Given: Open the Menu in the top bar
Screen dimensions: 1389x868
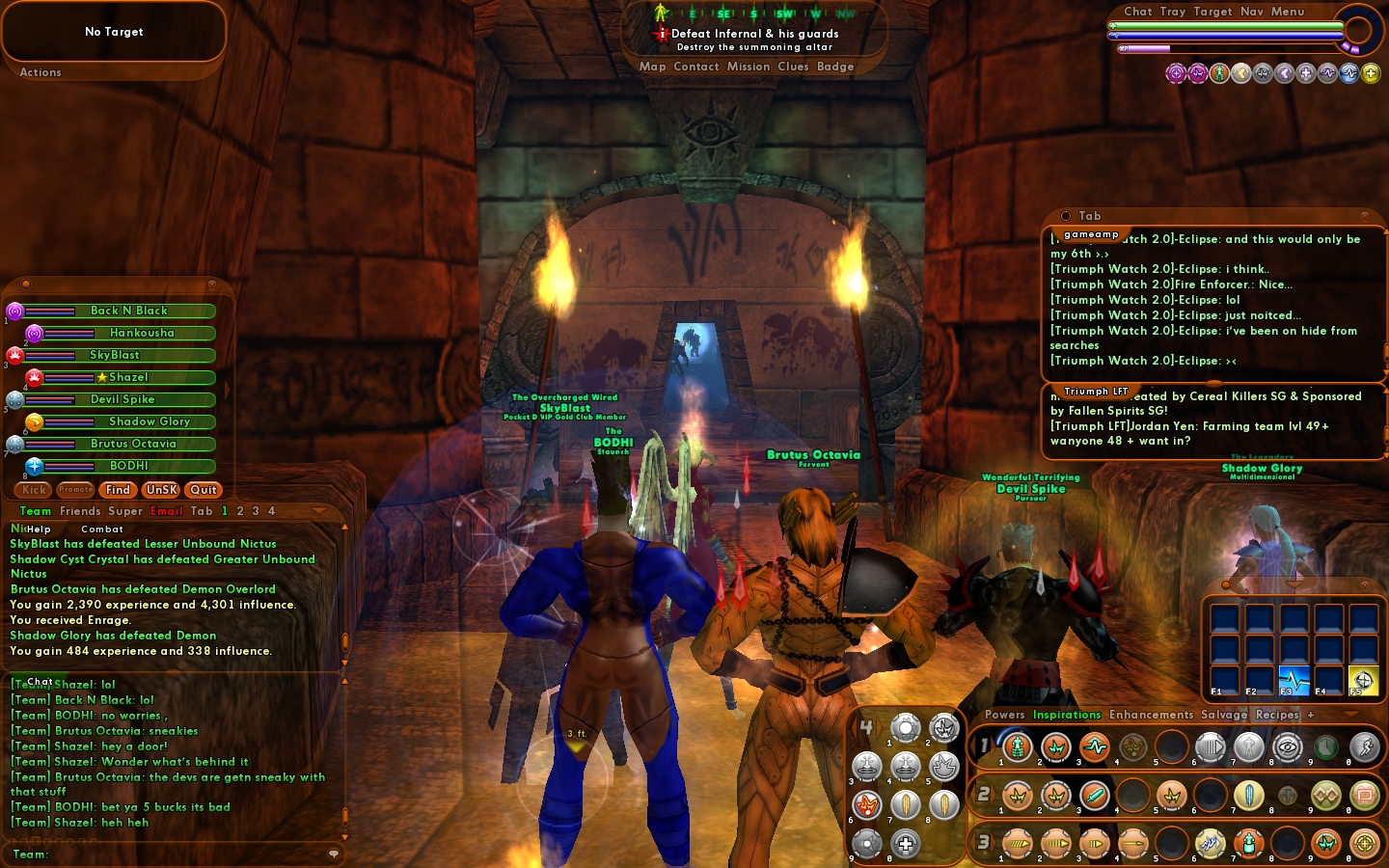Looking at the screenshot, I should (1288, 12).
